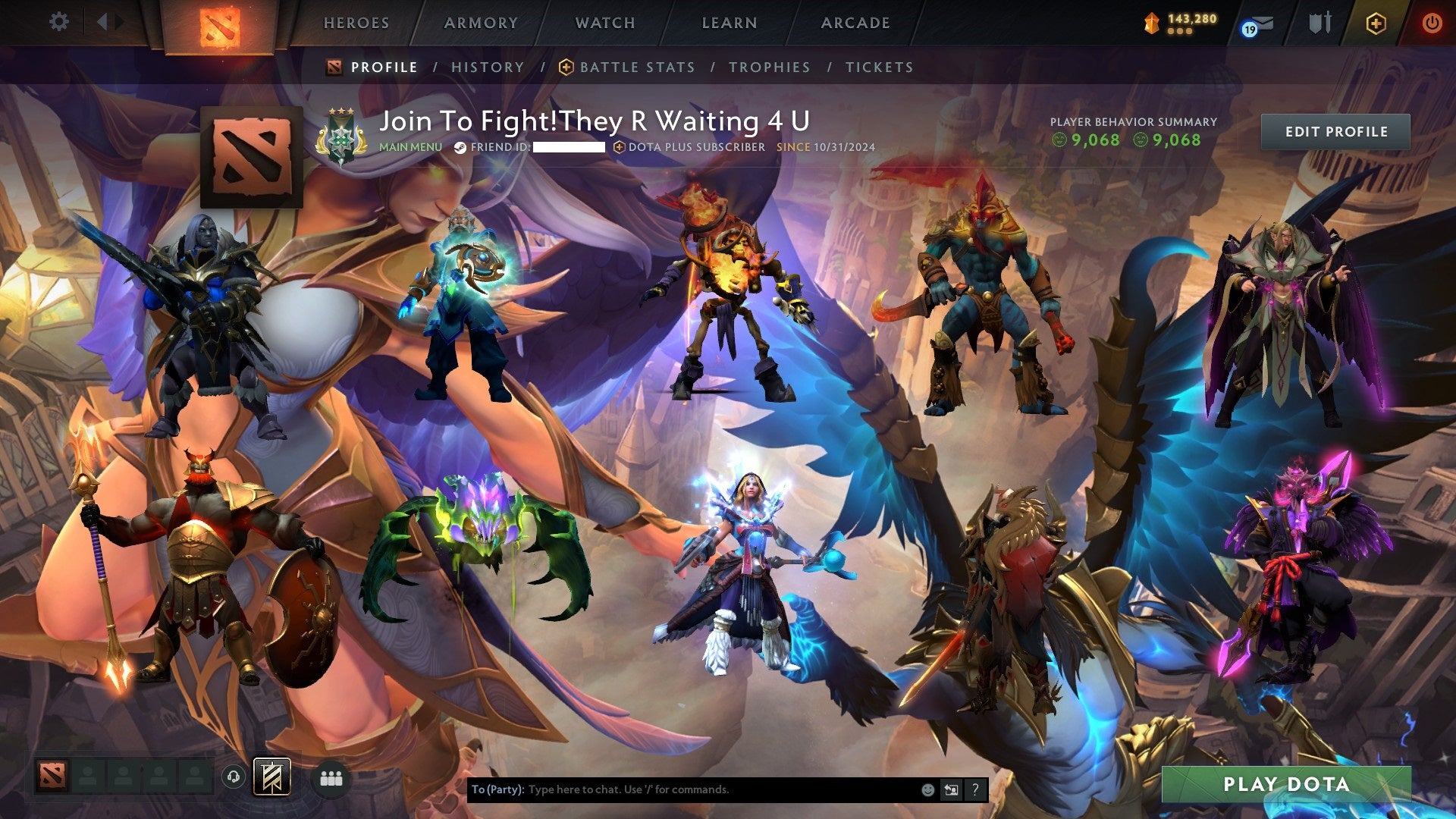Click the emoticon smiley in chat bar
The image size is (1456, 819).
click(928, 789)
